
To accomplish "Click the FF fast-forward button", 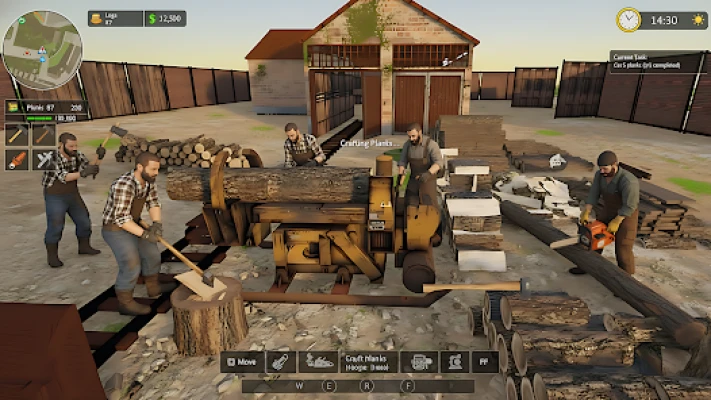I will coord(485,361).
